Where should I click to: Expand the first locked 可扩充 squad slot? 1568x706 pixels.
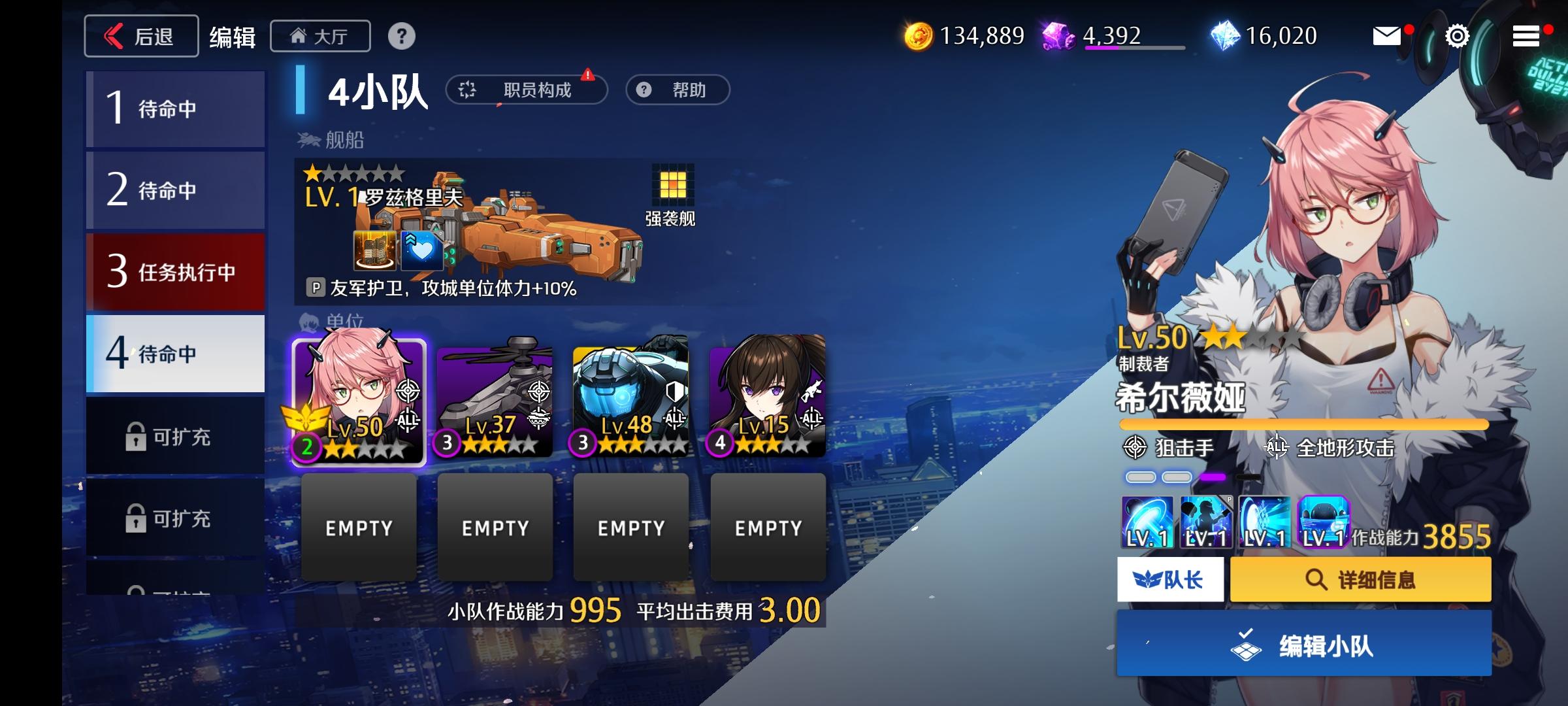(x=174, y=435)
